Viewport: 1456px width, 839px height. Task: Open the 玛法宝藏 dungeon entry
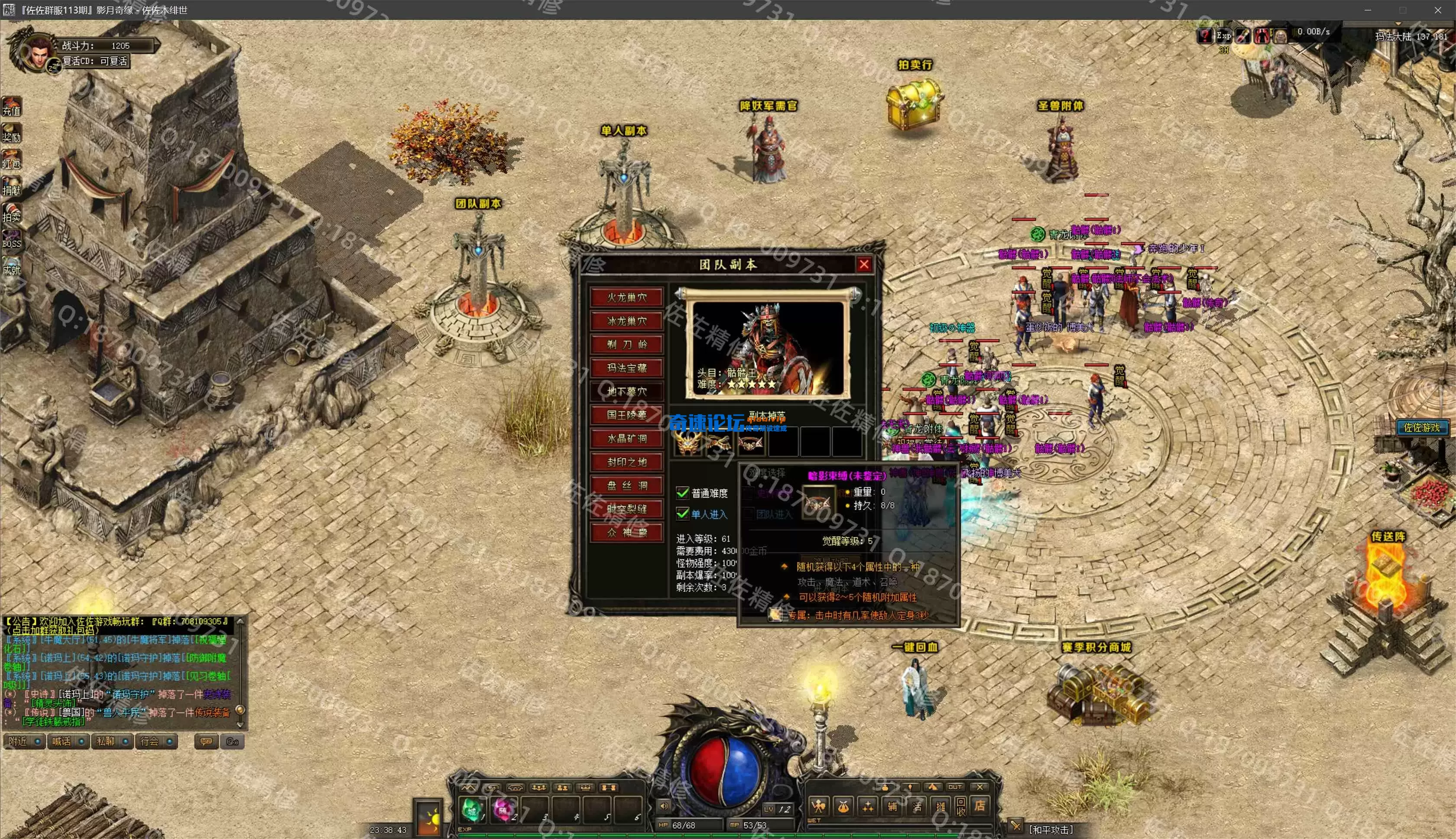click(x=627, y=367)
